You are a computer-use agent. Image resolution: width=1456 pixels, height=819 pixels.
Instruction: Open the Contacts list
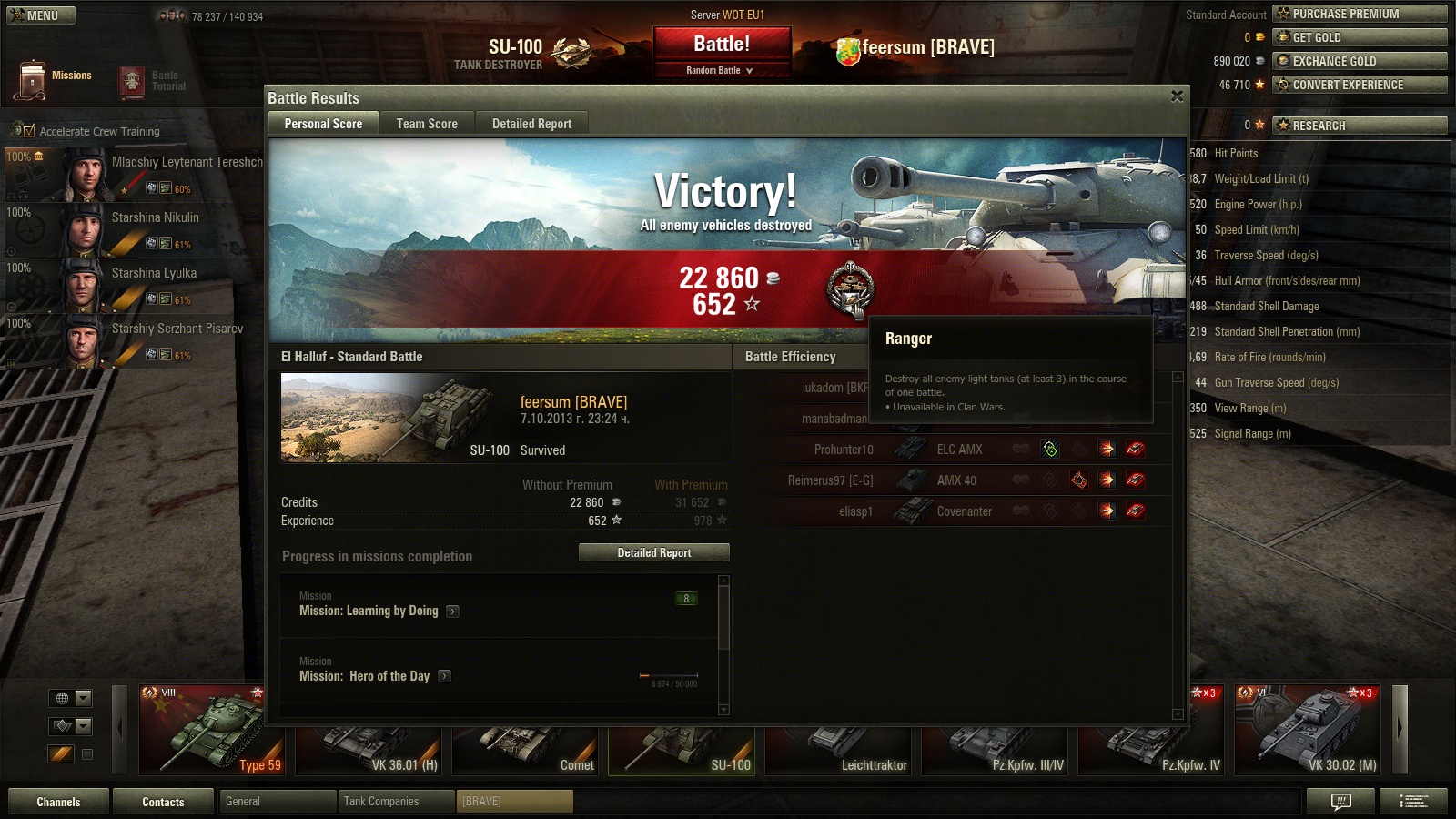point(163,802)
